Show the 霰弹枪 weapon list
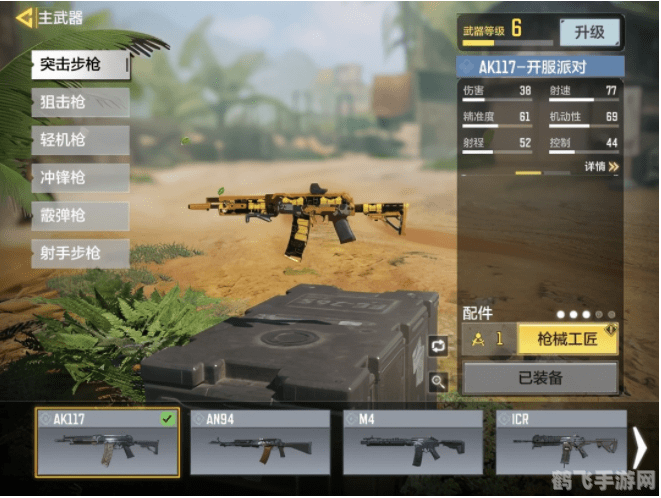Image resolution: width=661 pixels, height=498 pixels. [80, 216]
